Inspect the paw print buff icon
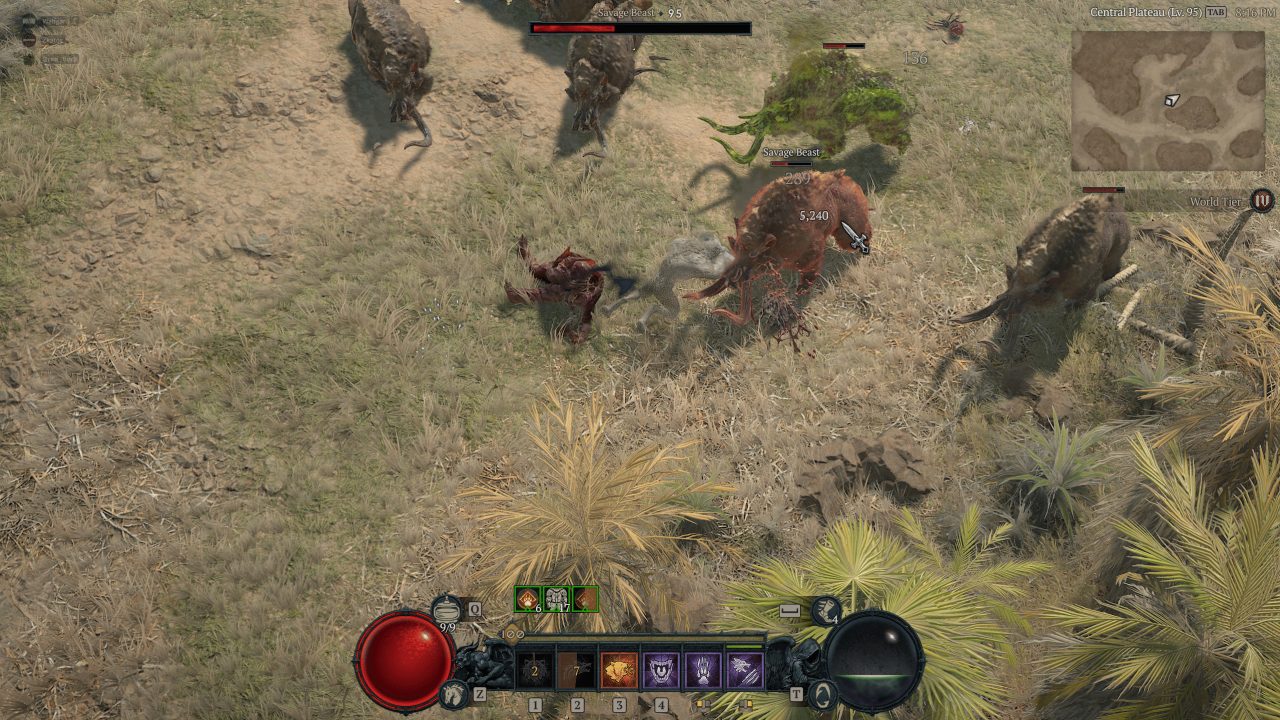 (x=527, y=599)
